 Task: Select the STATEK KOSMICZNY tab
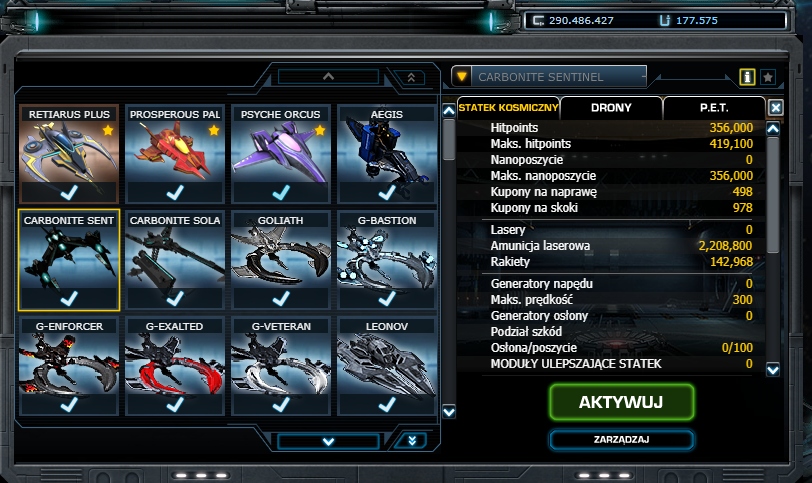[507, 107]
